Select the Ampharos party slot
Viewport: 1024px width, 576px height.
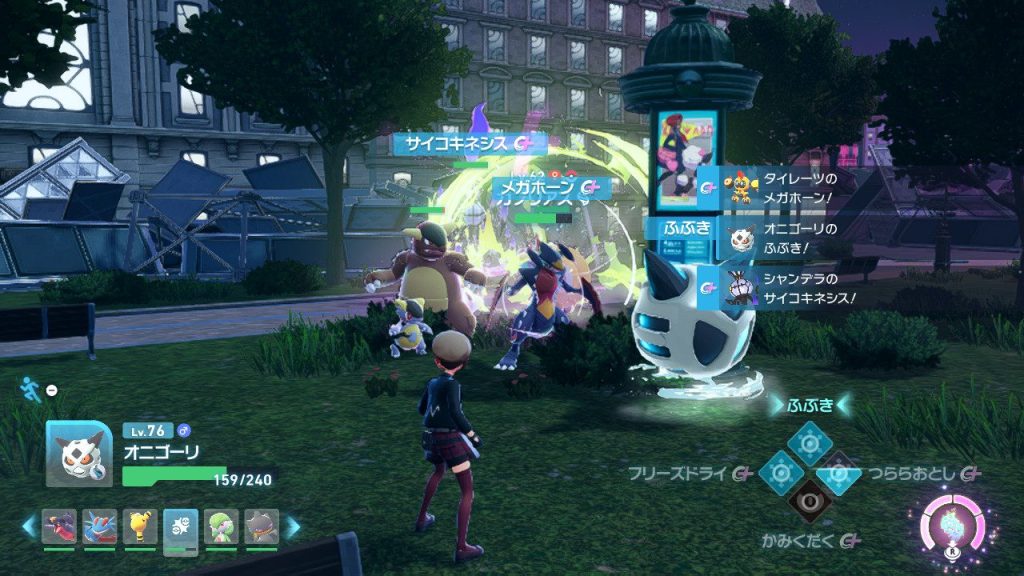click(x=140, y=526)
